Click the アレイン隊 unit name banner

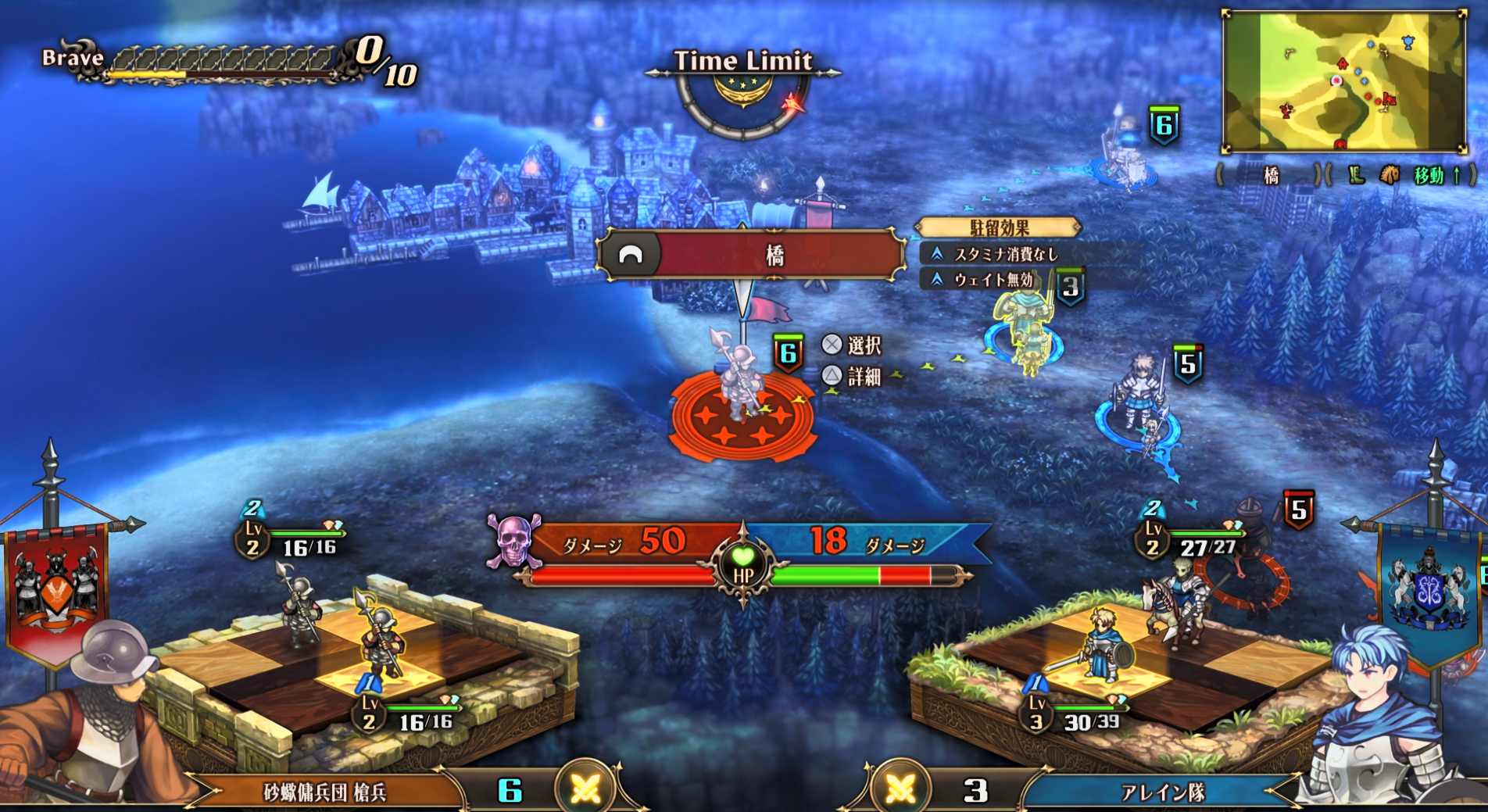point(1164,792)
